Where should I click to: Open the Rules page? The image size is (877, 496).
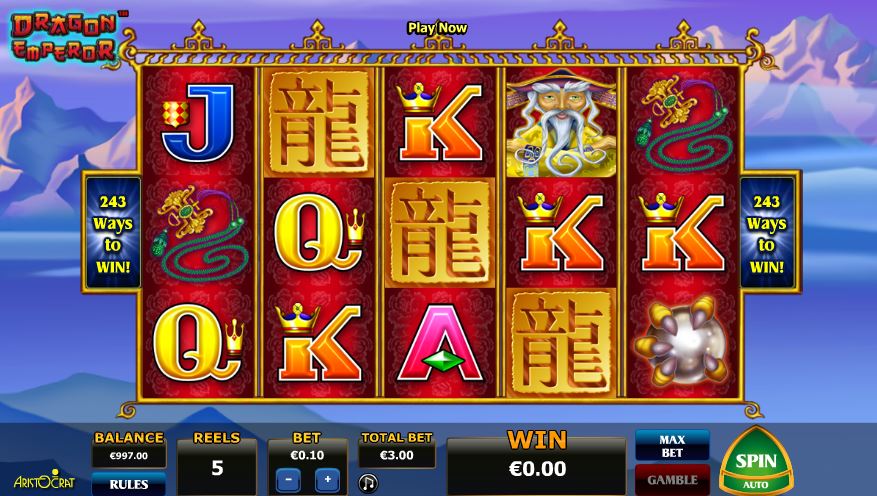pyautogui.click(x=129, y=484)
